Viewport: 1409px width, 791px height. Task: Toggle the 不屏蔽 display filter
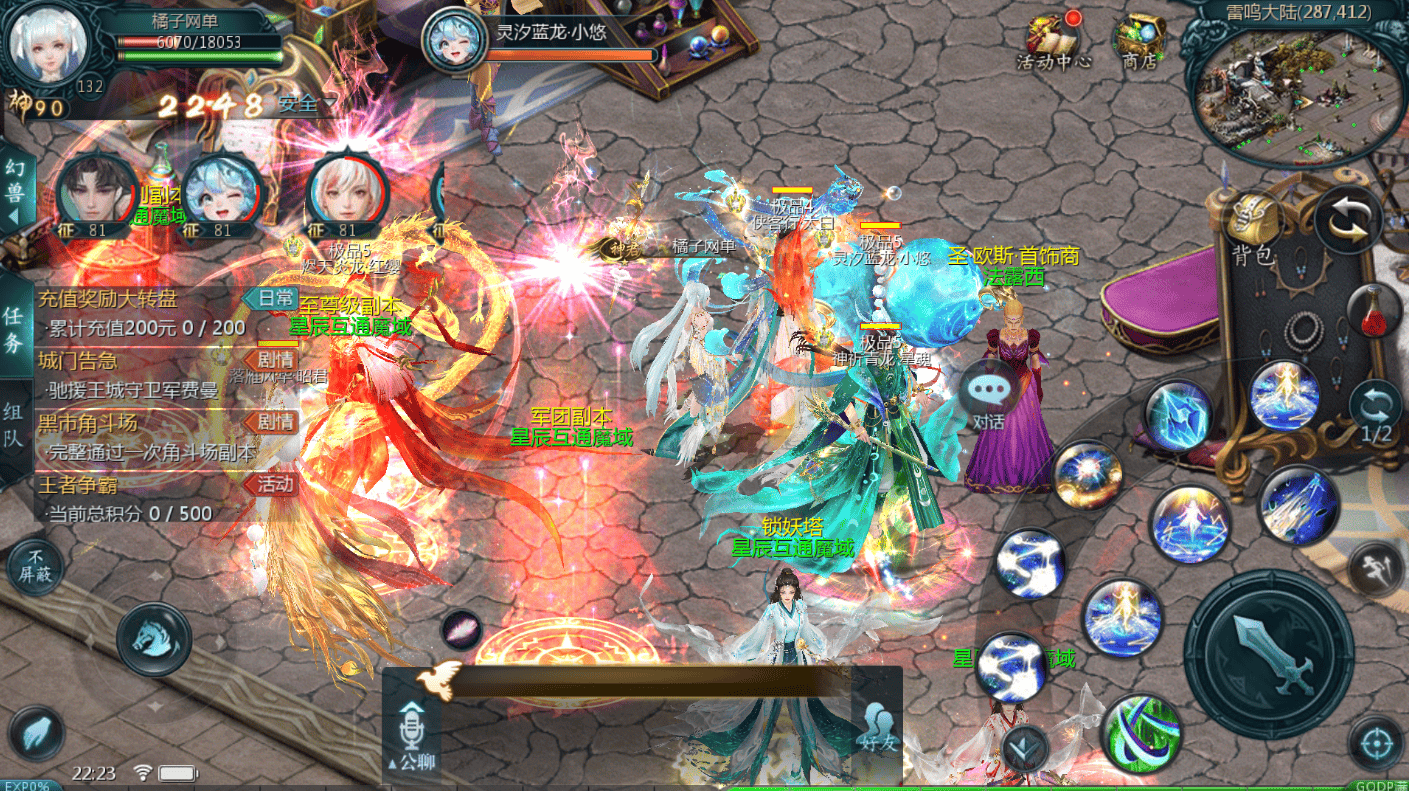(35, 566)
